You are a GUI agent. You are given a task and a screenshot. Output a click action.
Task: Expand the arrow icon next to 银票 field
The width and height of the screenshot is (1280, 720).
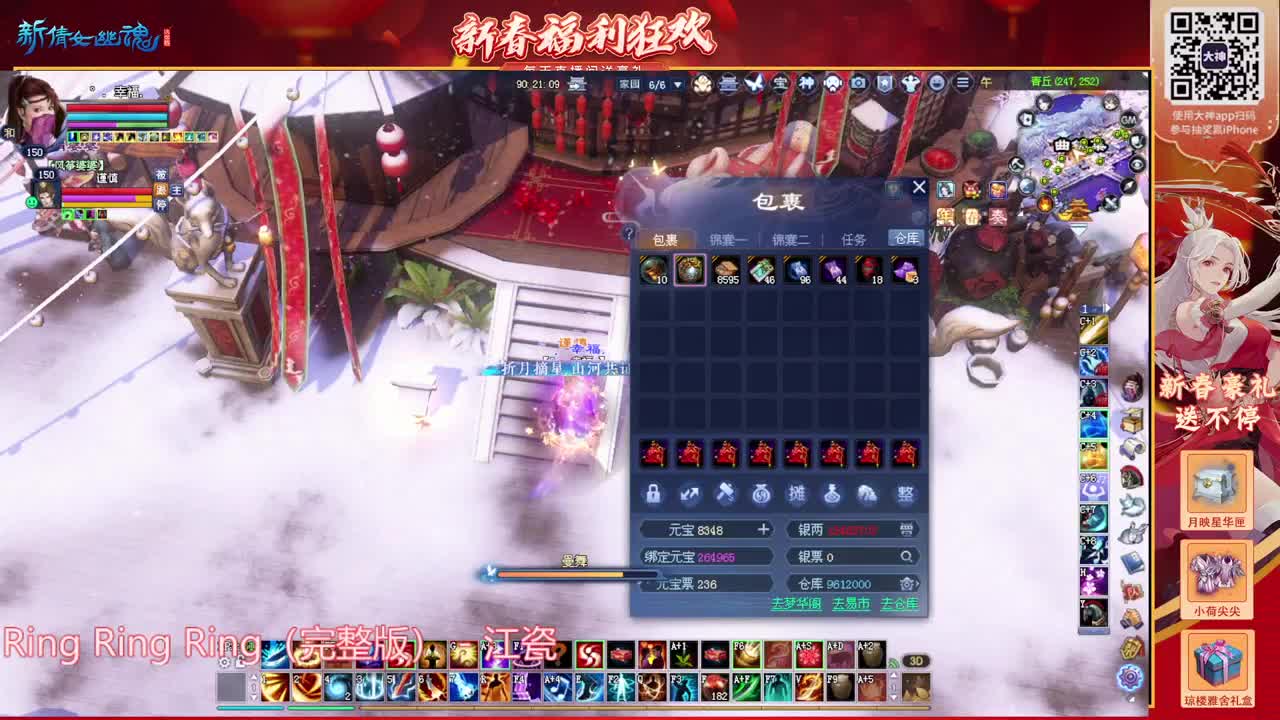coord(906,558)
